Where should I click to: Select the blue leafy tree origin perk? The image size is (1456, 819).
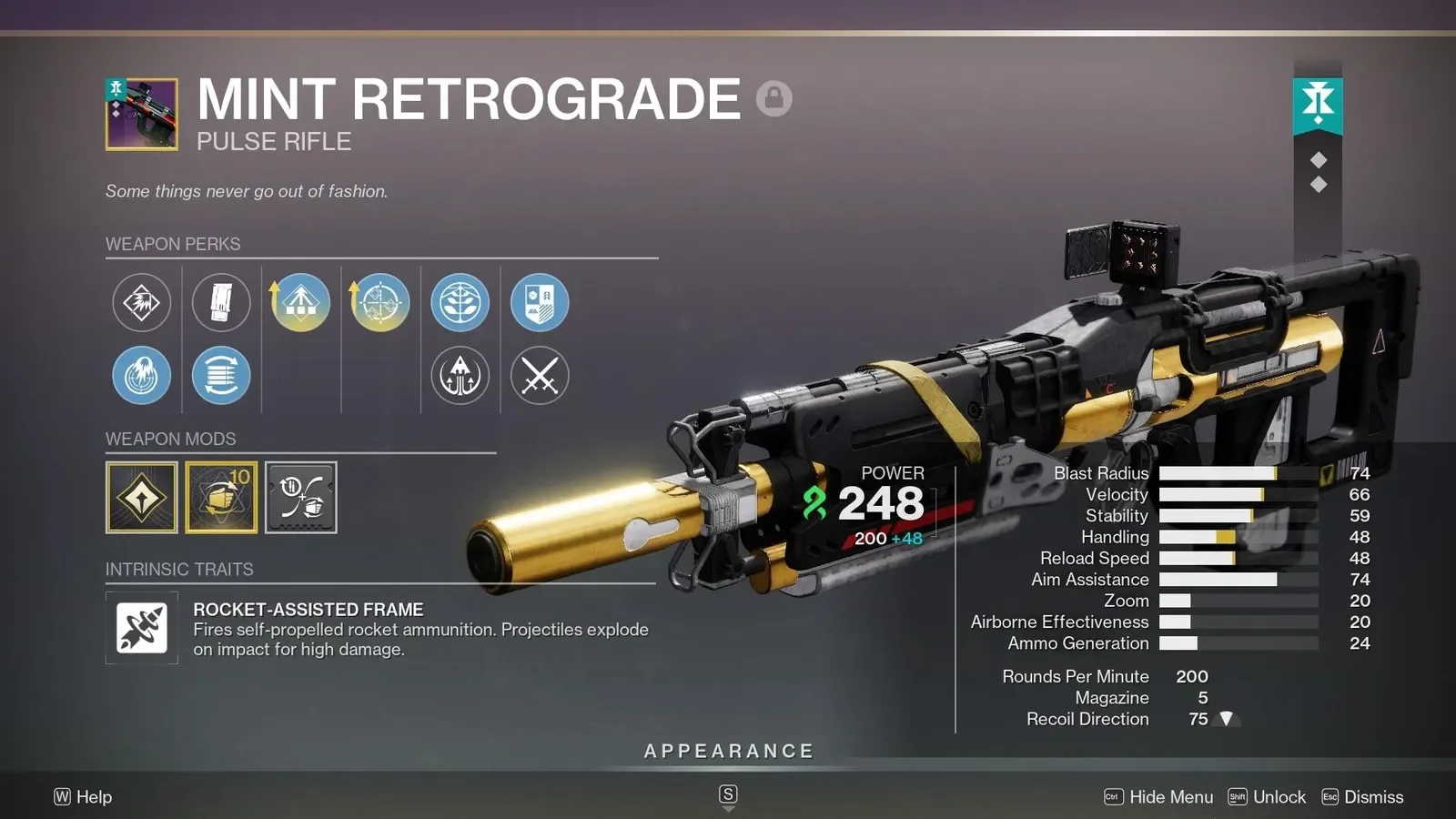[460, 302]
